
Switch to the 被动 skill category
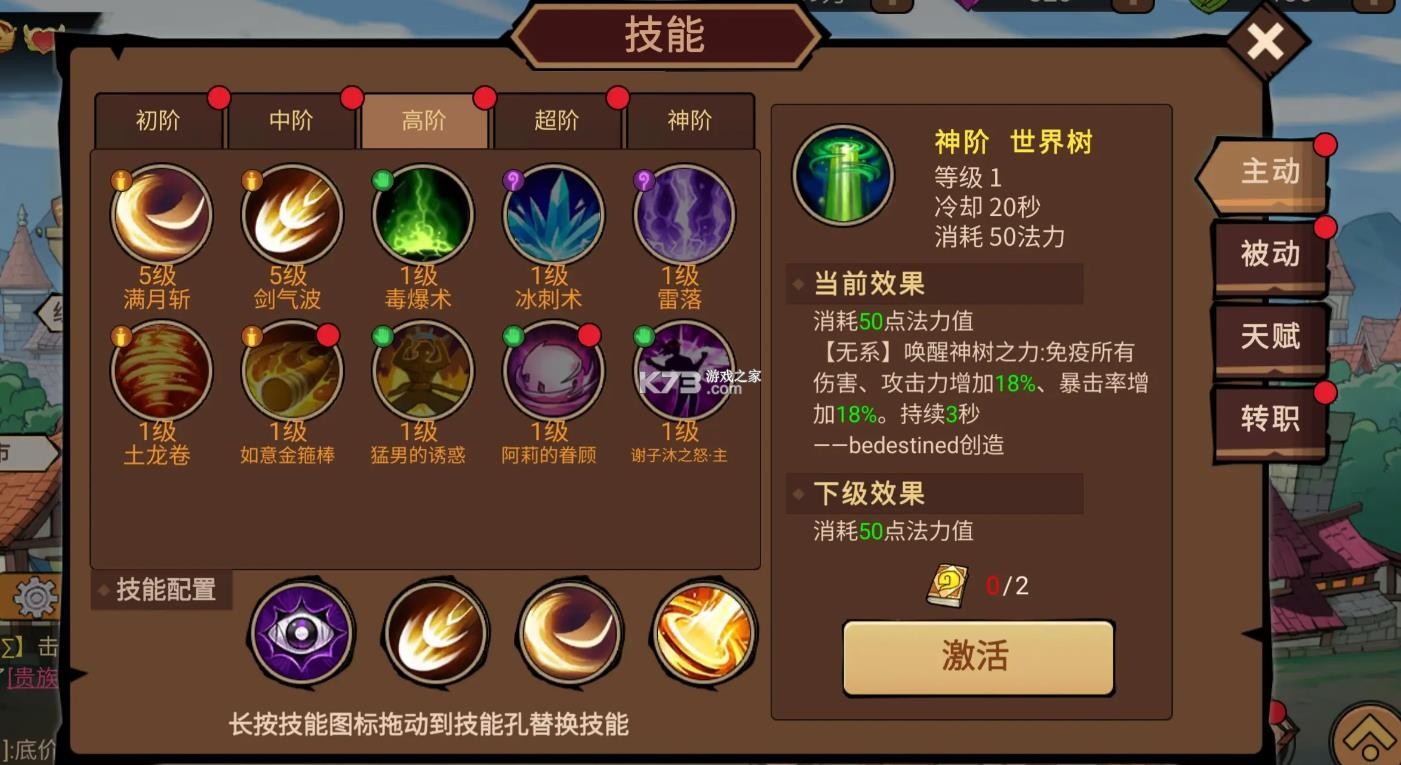1268,255
